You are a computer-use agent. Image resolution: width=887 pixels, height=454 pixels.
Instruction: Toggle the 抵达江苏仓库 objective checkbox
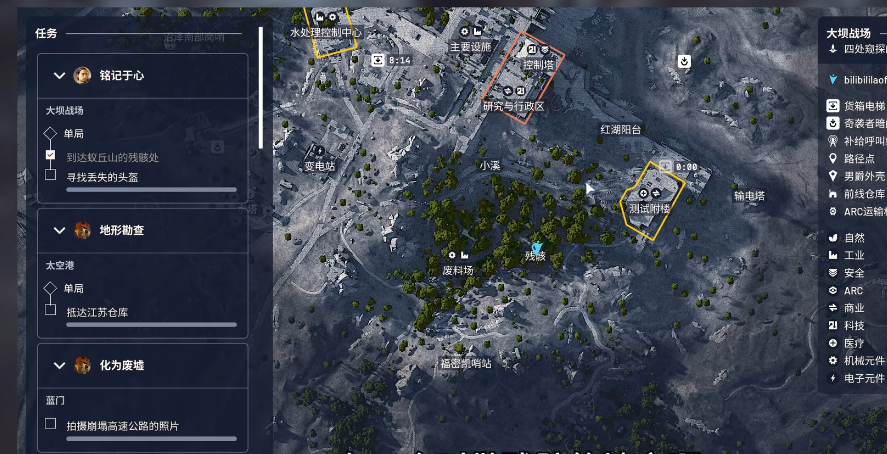click(50, 311)
